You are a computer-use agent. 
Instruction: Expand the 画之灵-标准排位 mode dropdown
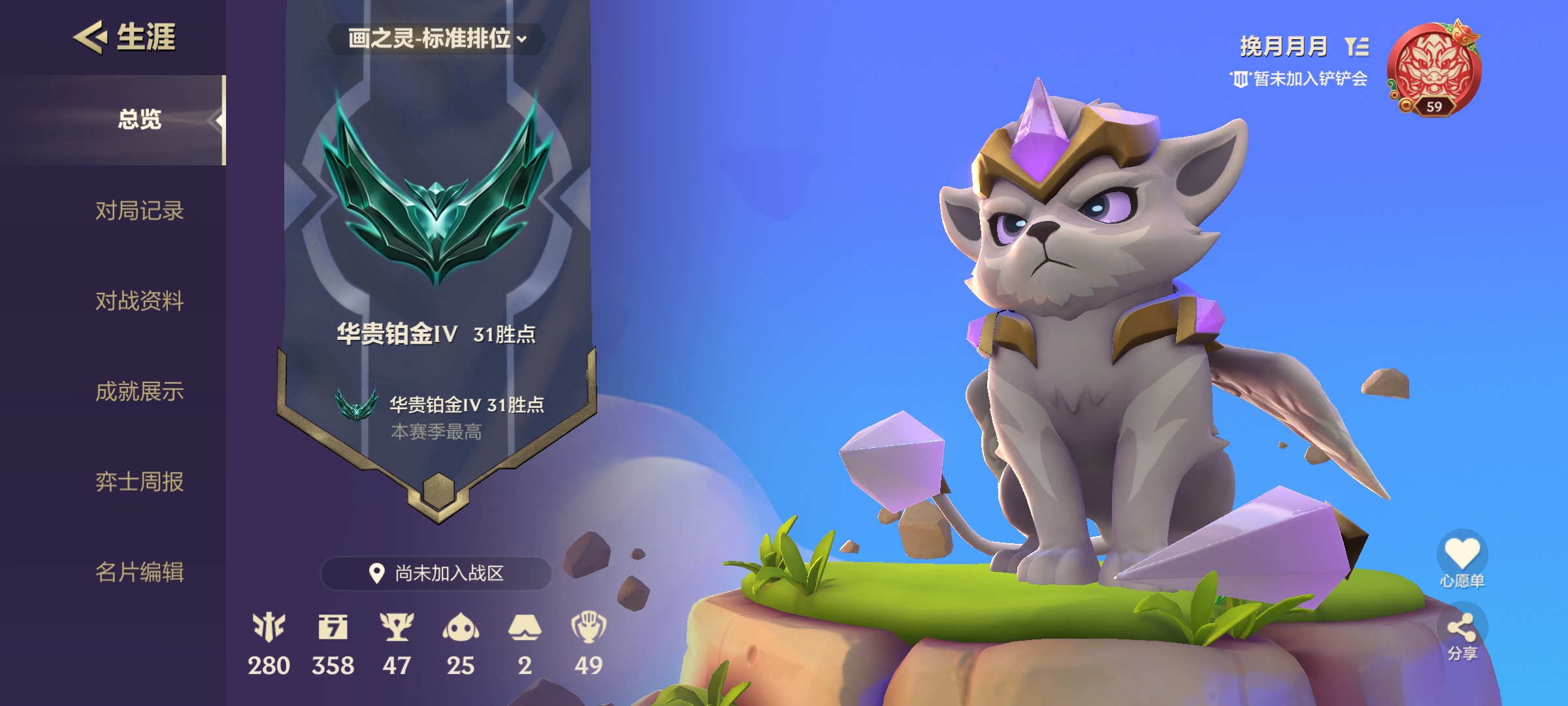[x=436, y=39]
